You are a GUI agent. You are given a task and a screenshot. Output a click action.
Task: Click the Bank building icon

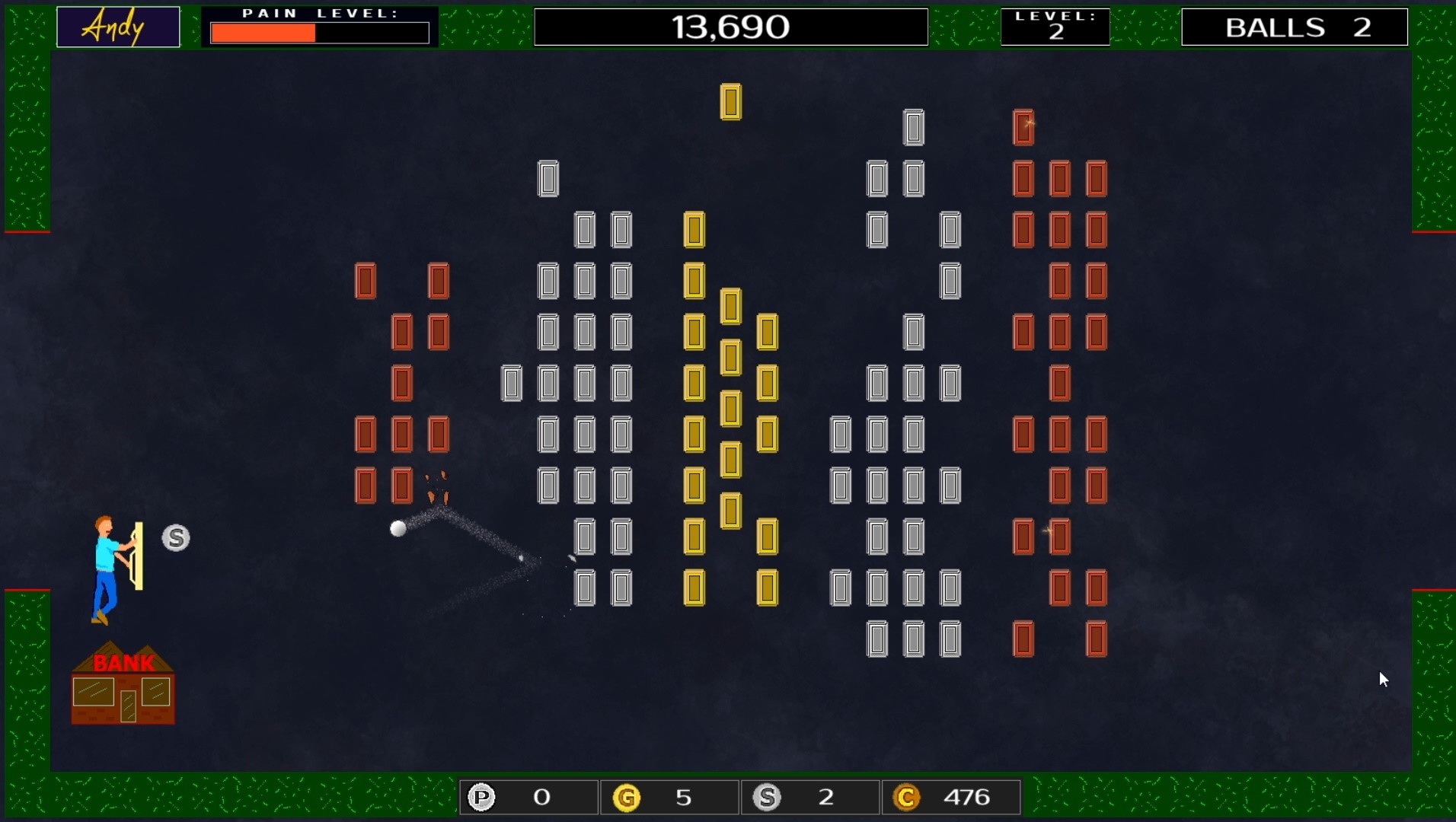point(123,689)
